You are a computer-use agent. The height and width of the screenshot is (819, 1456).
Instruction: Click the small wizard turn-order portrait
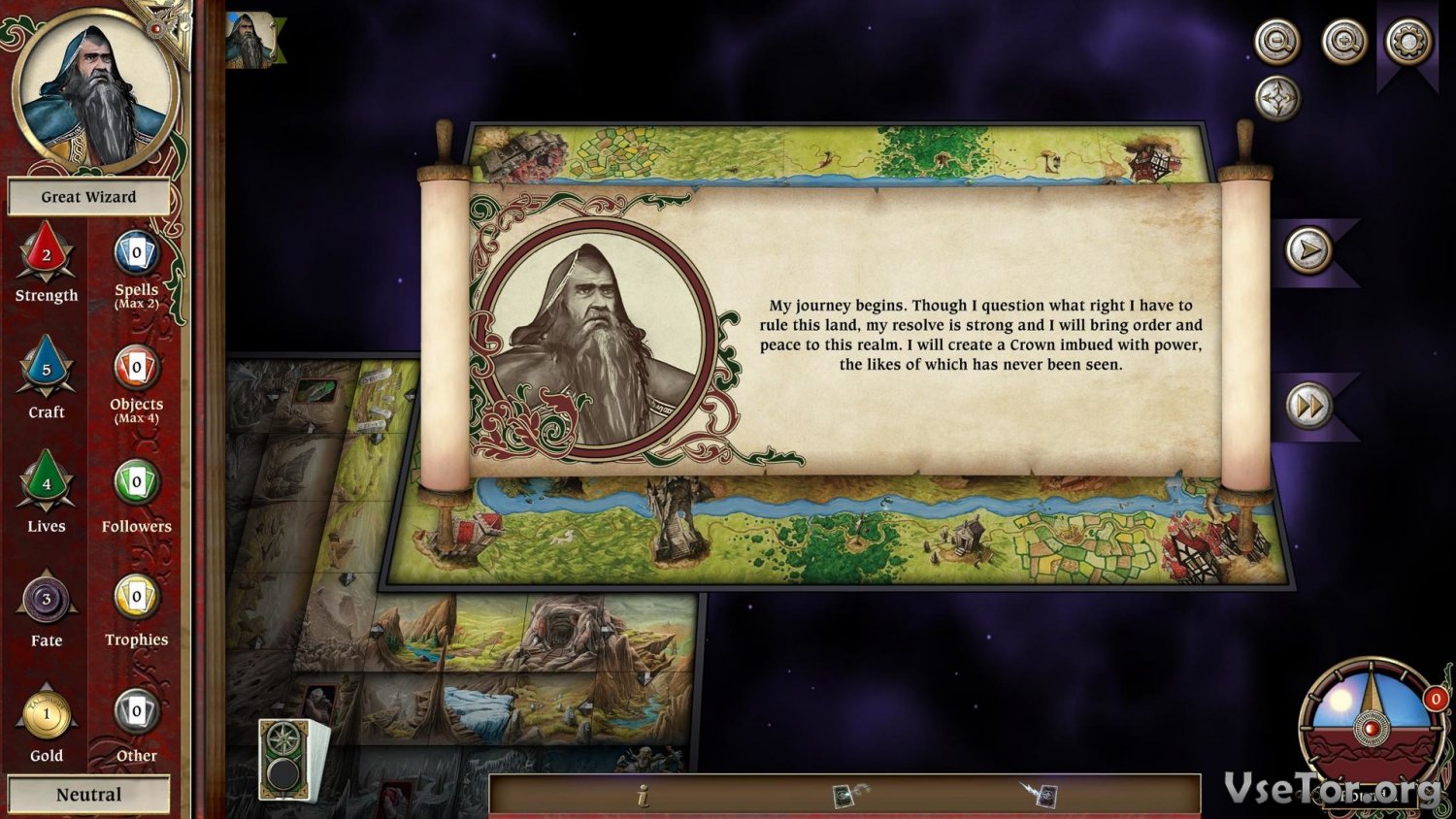click(x=250, y=40)
